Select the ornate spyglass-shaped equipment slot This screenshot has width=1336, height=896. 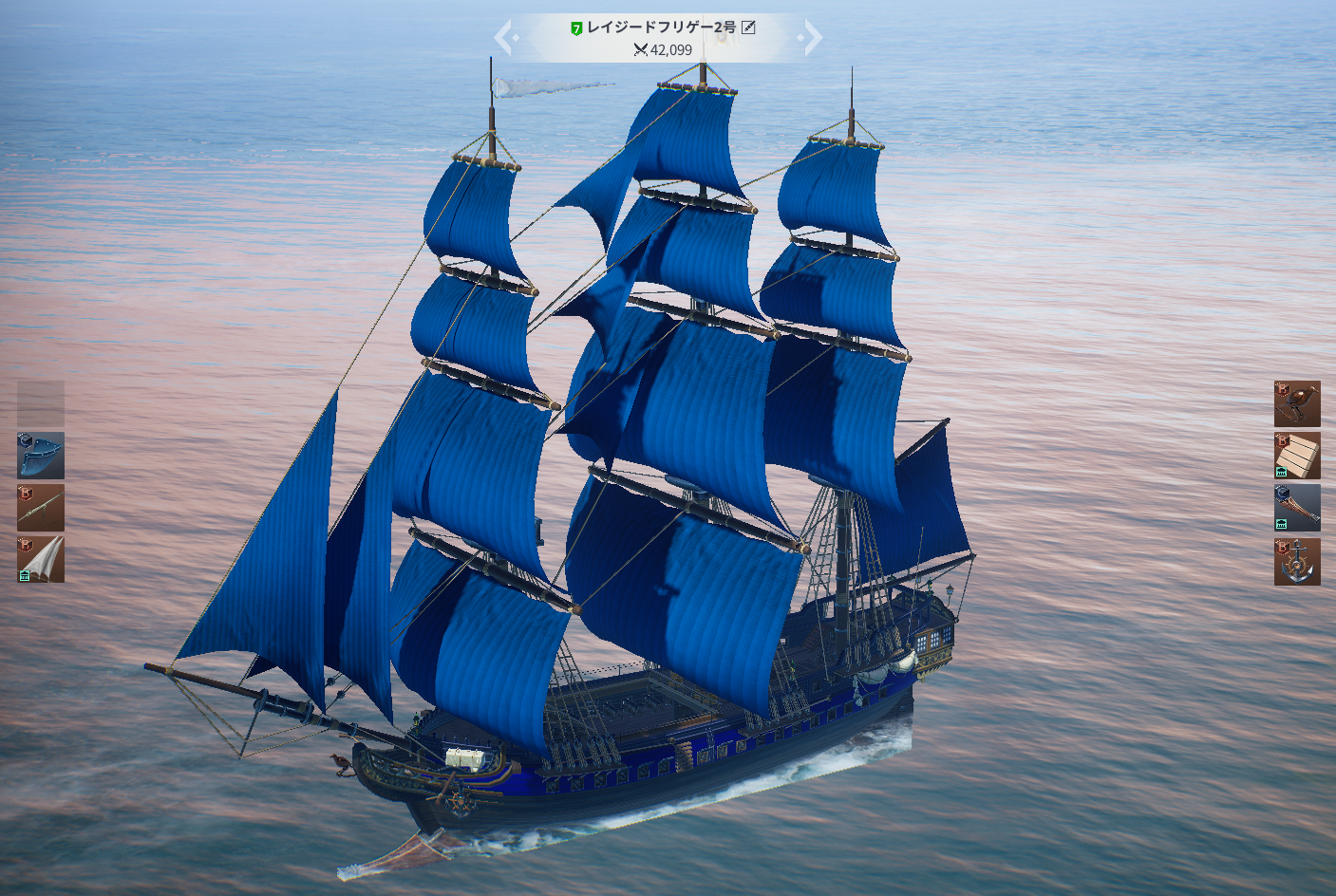point(1297,508)
